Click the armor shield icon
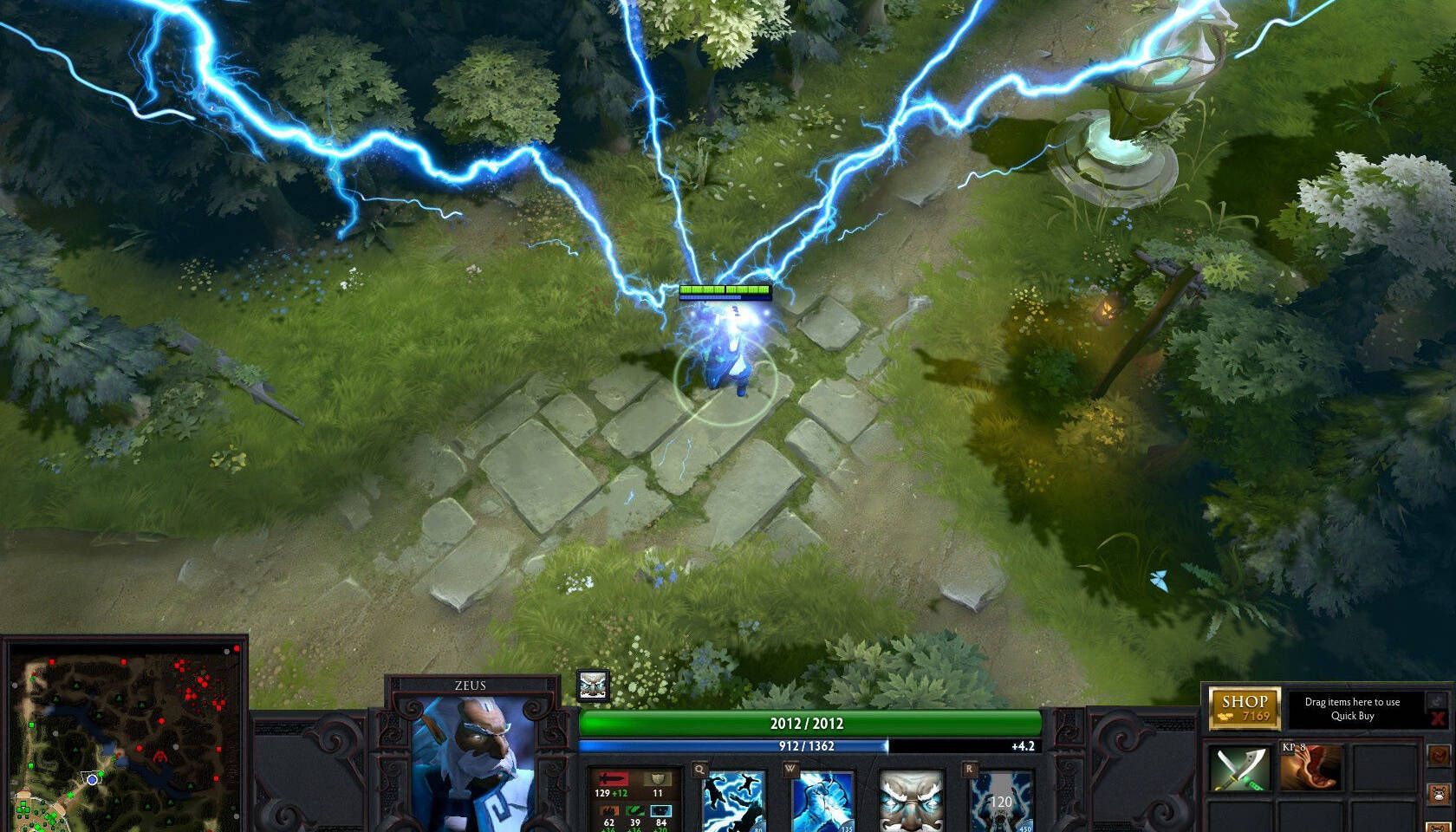 [x=657, y=780]
